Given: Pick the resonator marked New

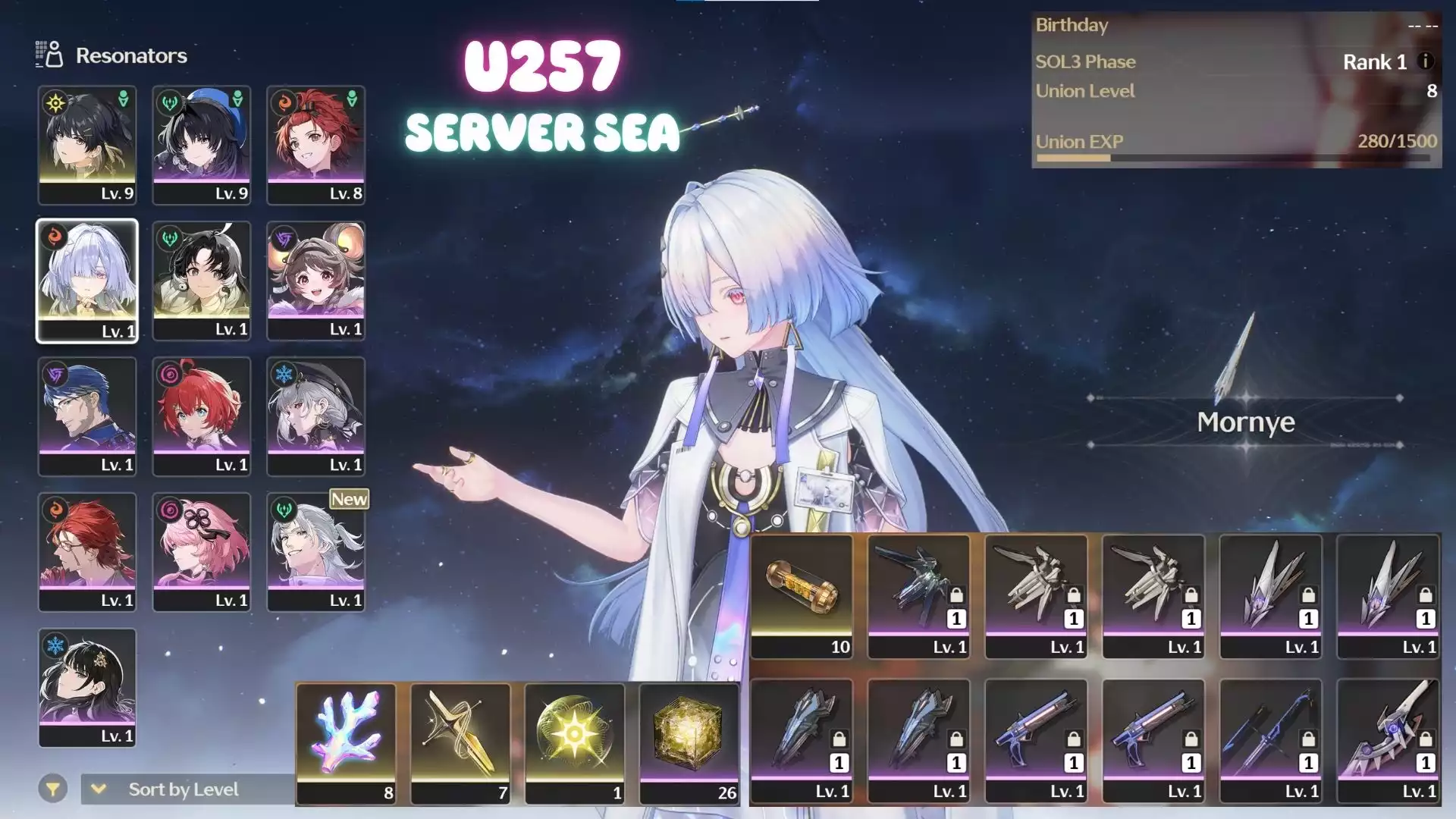Looking at the screenshot, I should (x=315, y=552).
